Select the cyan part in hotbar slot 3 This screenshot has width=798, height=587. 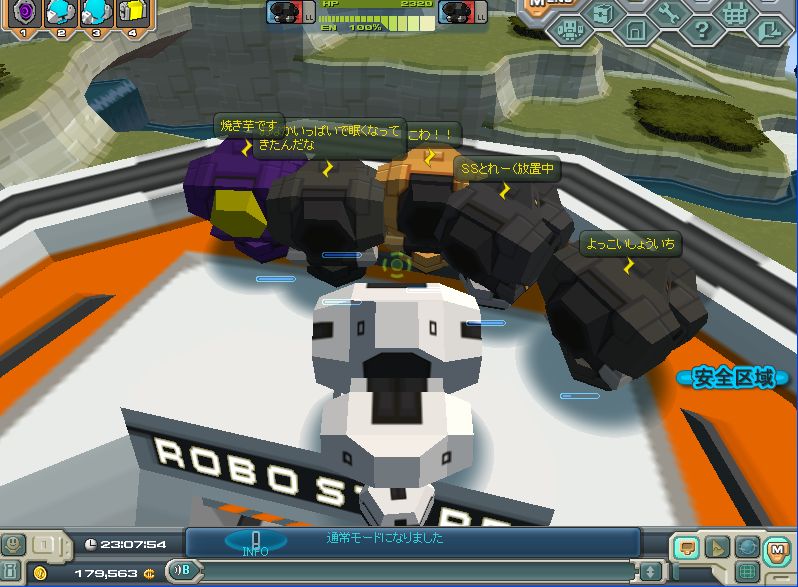click(x=96, y=12)
